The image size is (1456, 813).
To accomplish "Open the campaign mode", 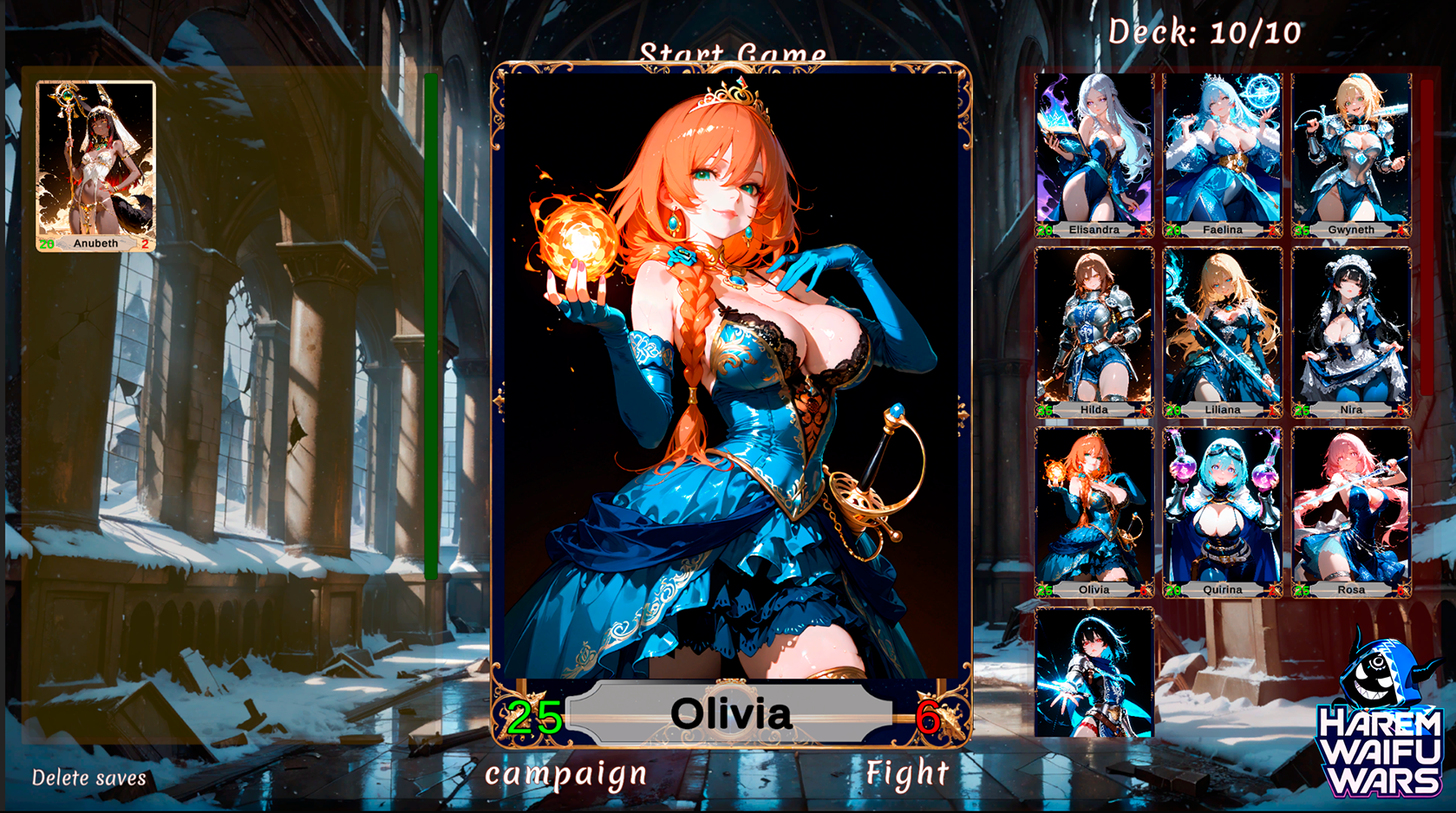I will click(x=565, y=774).
